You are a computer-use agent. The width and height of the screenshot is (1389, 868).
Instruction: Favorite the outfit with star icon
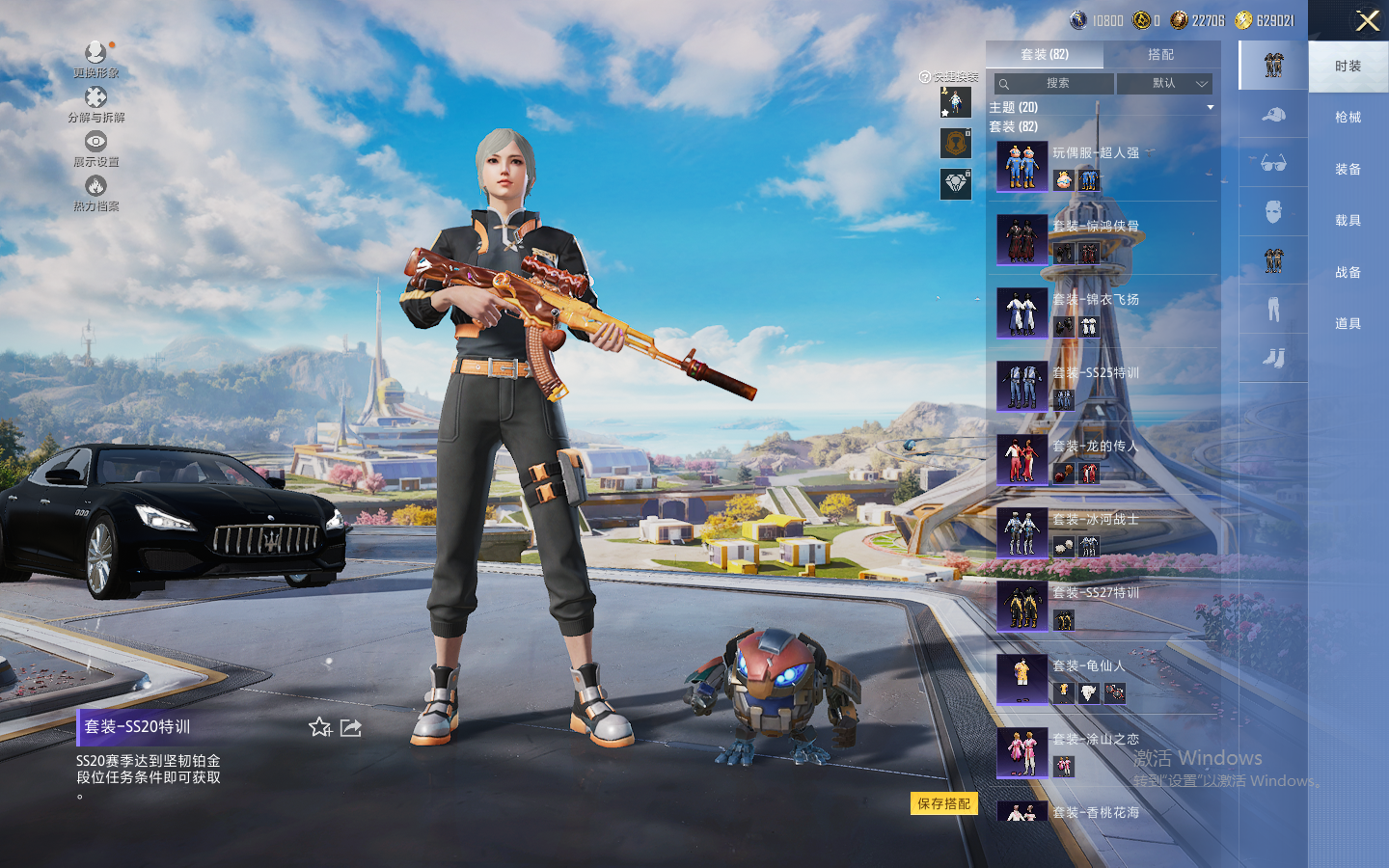point(320,727)
